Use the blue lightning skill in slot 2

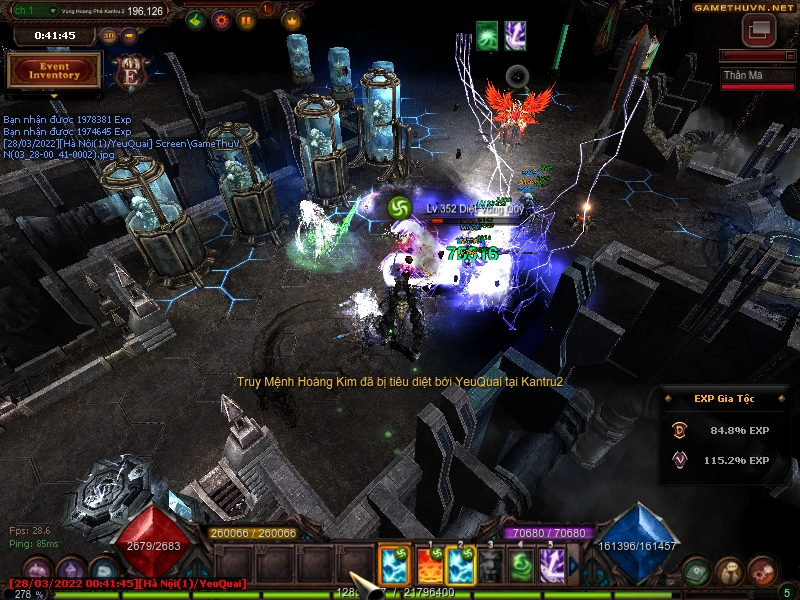[461, 566]
